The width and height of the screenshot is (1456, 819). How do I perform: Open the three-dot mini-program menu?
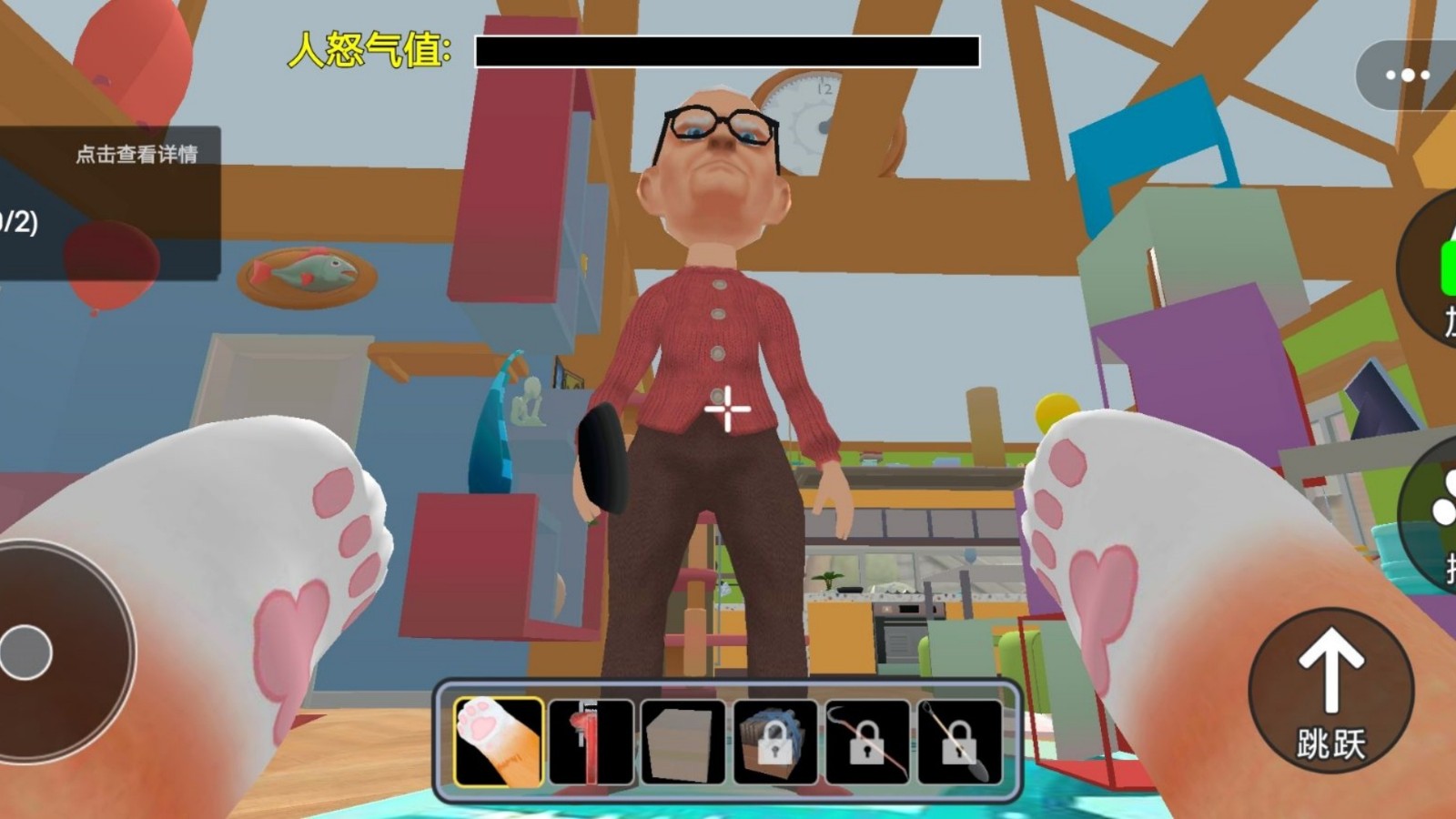1408,76
